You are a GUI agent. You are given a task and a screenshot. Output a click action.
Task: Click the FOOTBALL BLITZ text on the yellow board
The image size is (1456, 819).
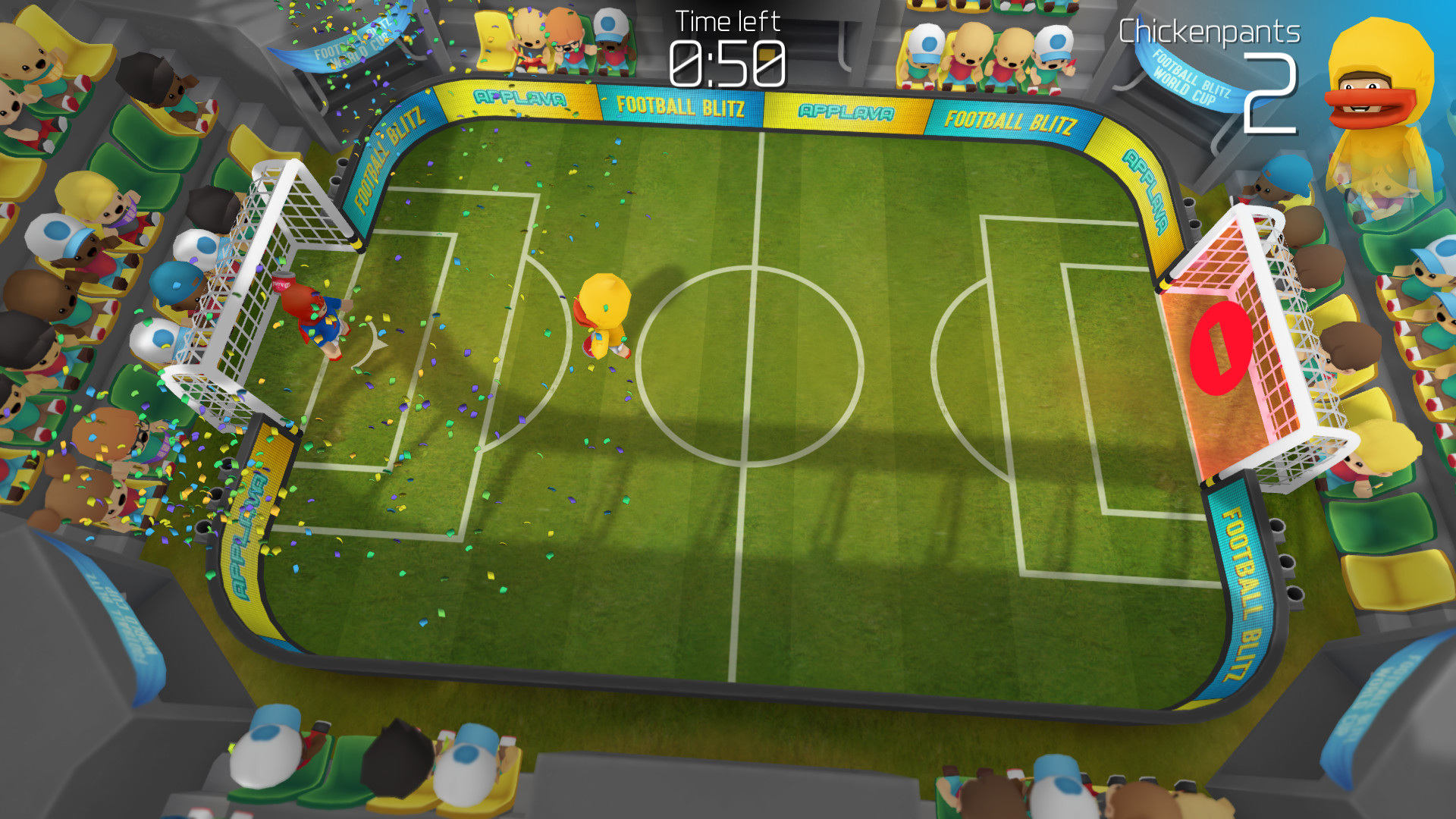(681, 108)
